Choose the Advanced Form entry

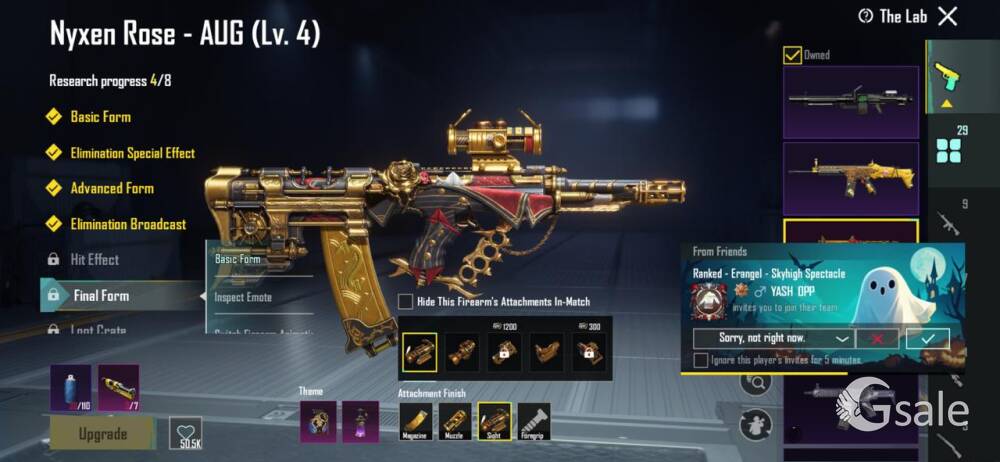[111, 188]
